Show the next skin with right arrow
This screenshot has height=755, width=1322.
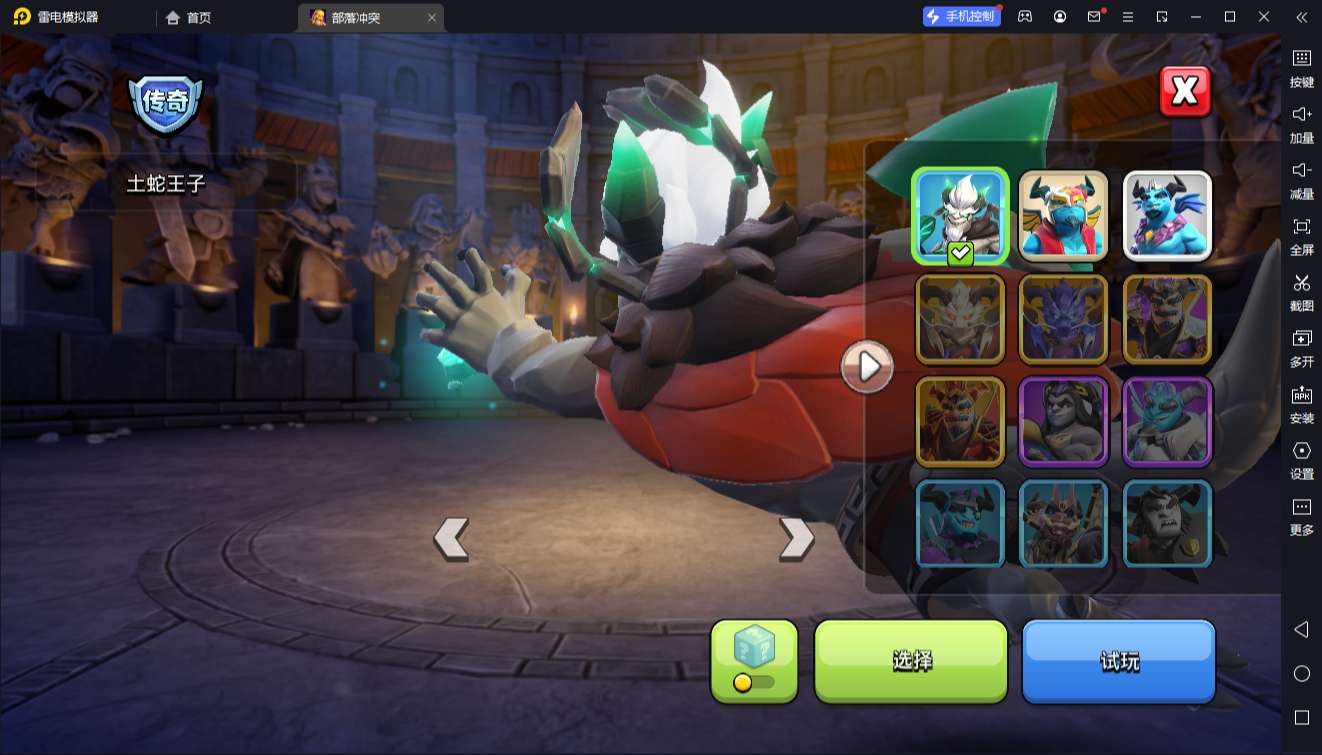(796, 539)
